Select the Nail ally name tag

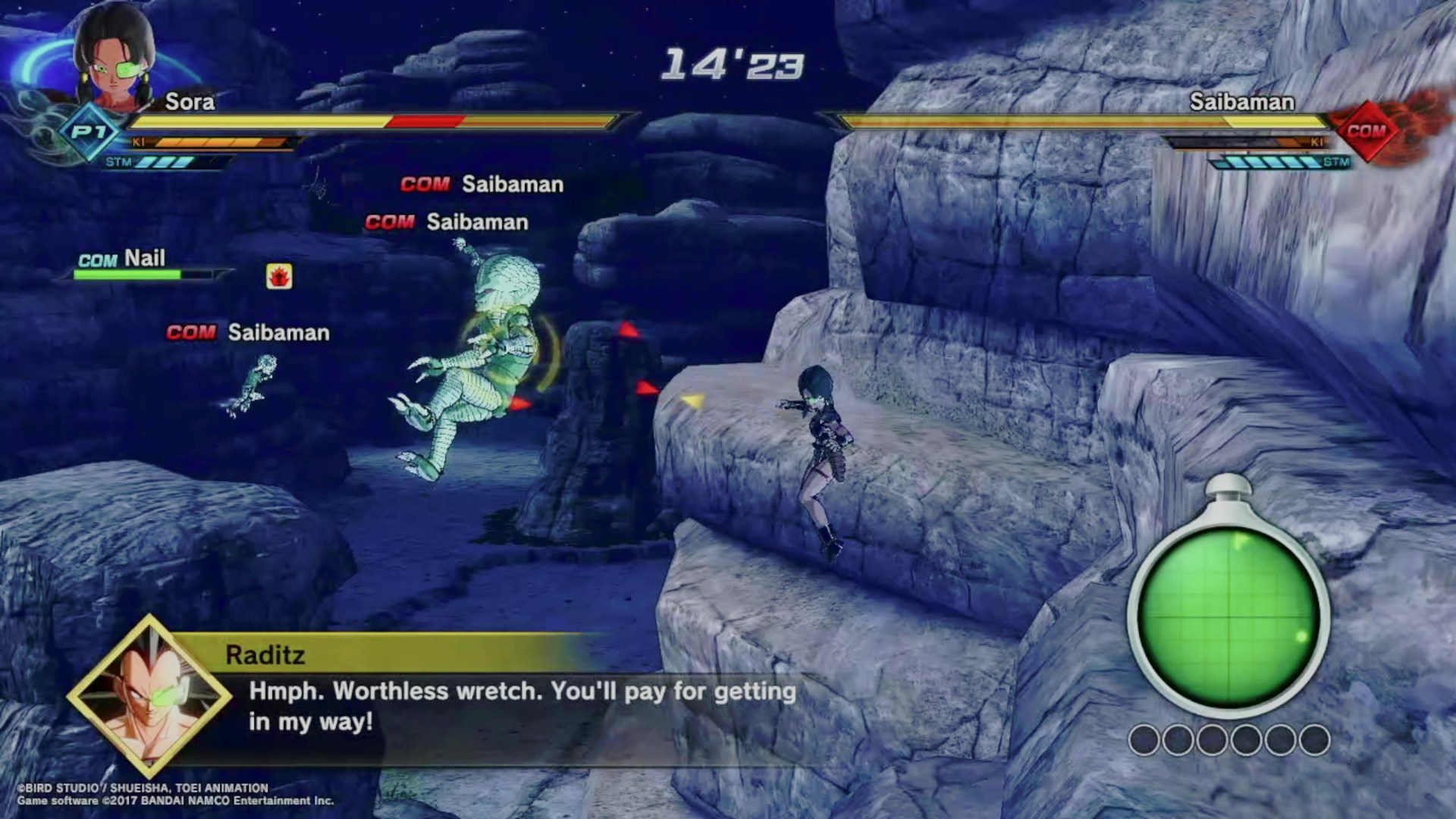pos(122,259)
